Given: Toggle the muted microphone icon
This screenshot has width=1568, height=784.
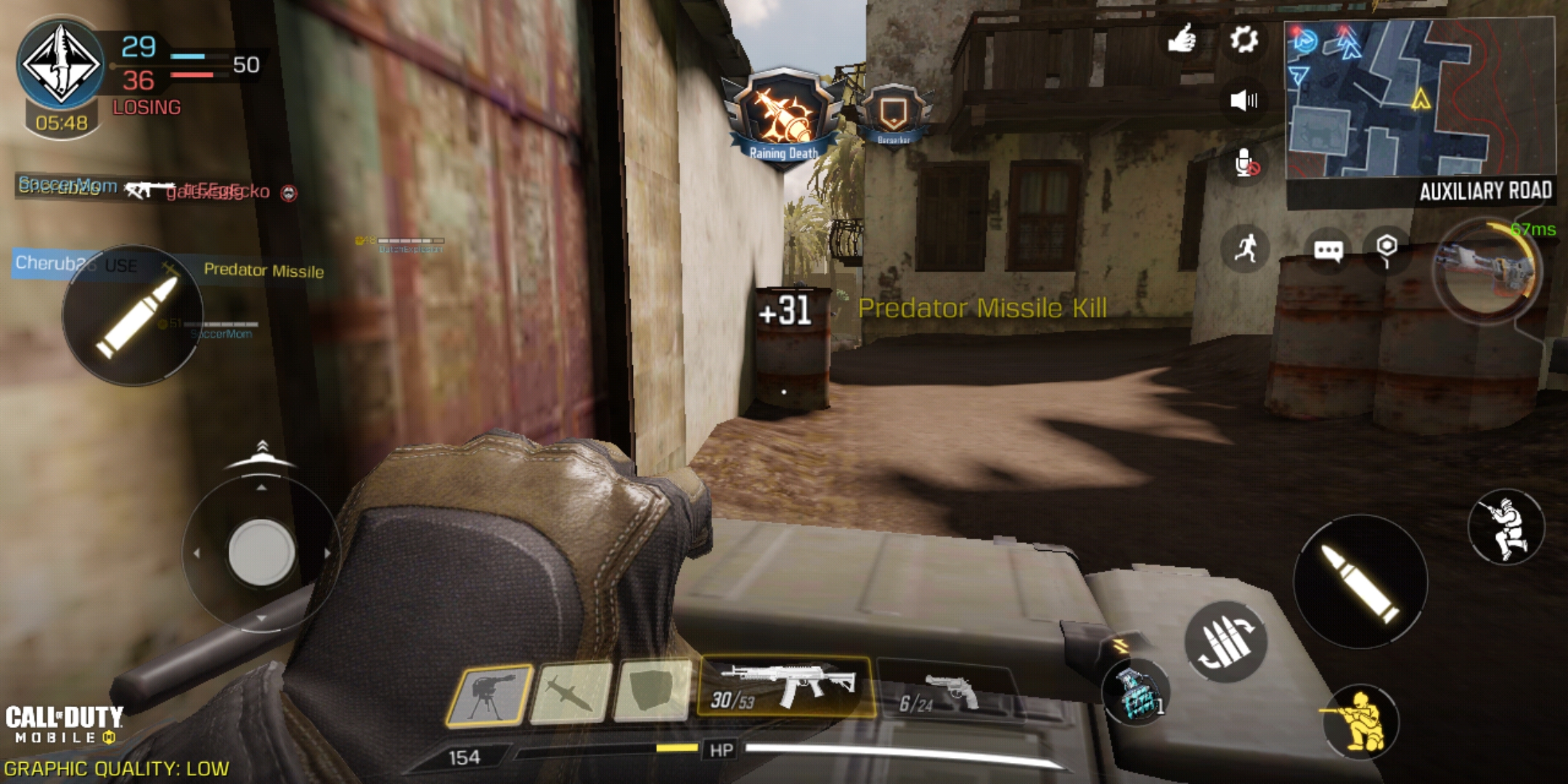Looking at the screenshot, I should point(1246,164).
